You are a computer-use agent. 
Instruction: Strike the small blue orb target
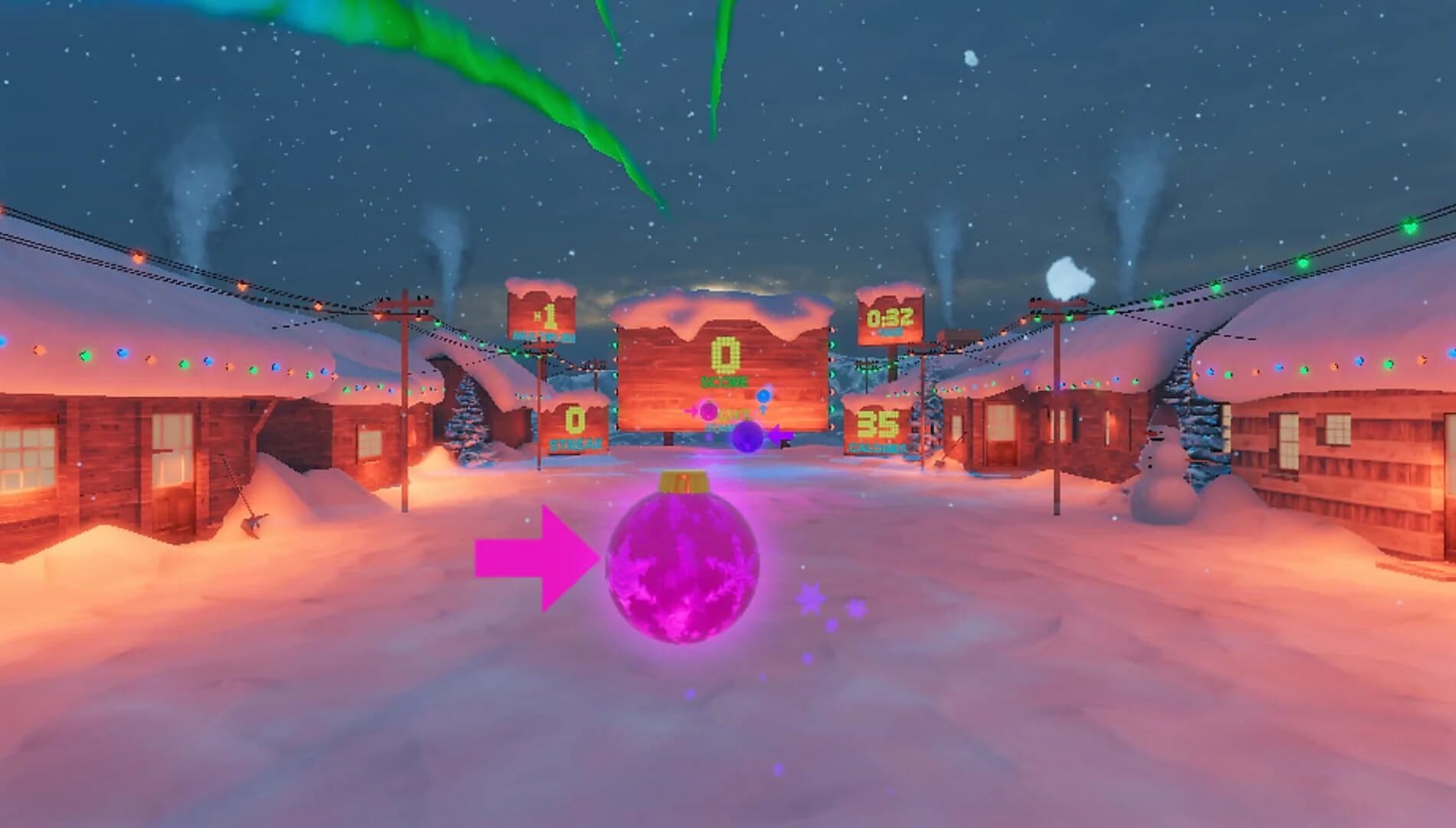click(764, 396)
